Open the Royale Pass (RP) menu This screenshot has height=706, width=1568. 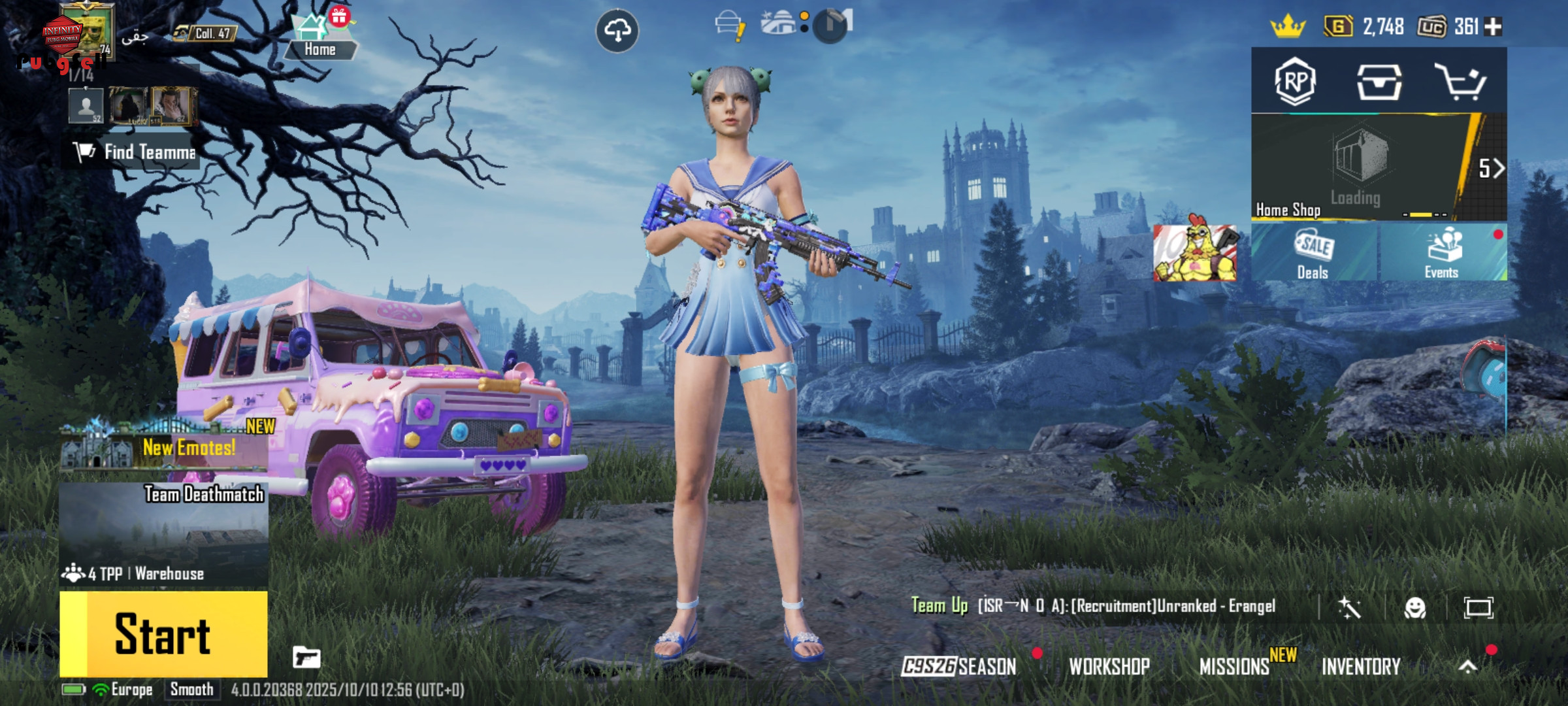tap(1295, 81)
